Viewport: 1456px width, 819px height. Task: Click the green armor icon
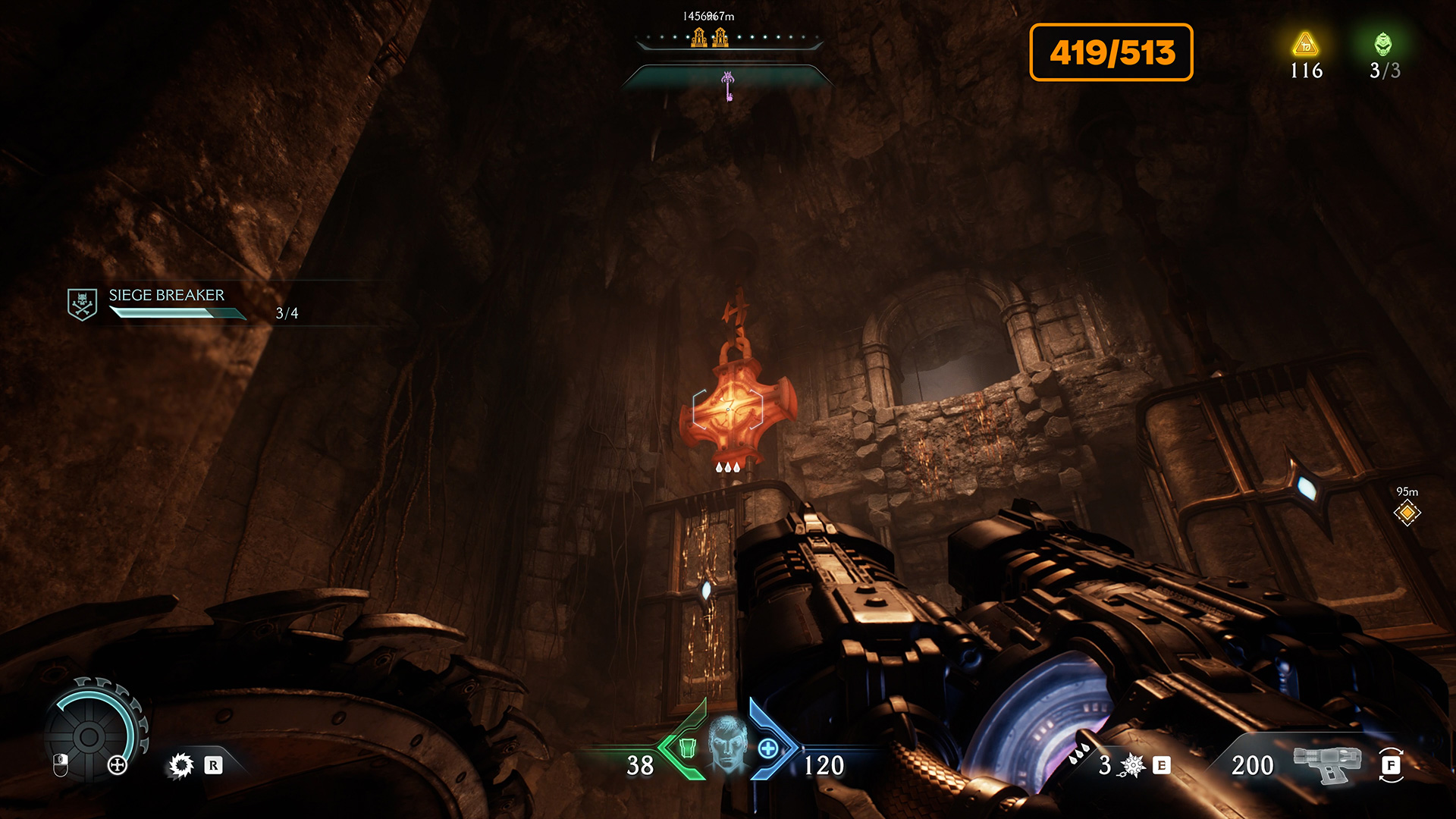[688, 748]
